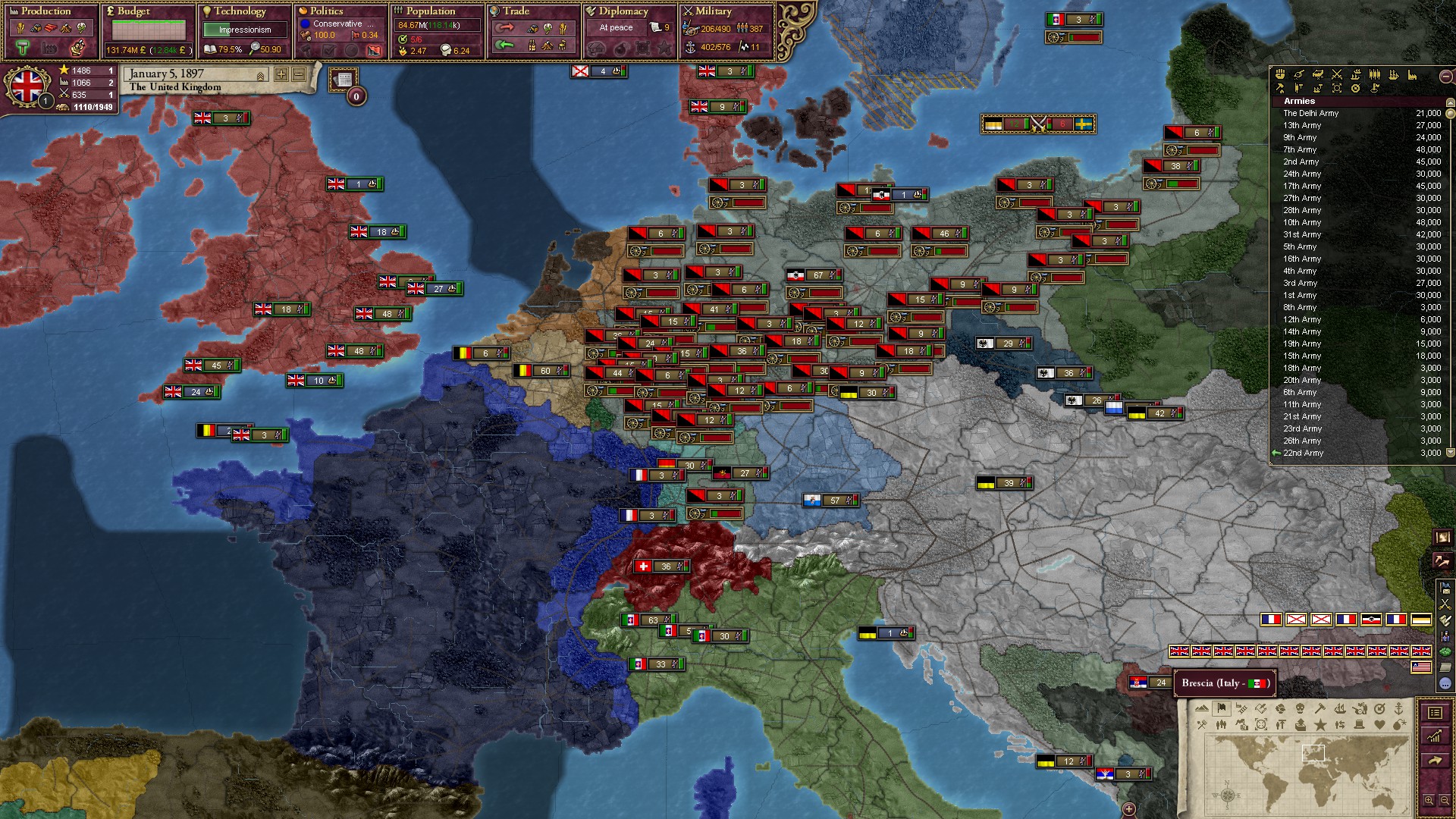The image size is (1456, 819).
Task: Zoom in using the minimap magnifier button
Action: [x=1430, y=801]
